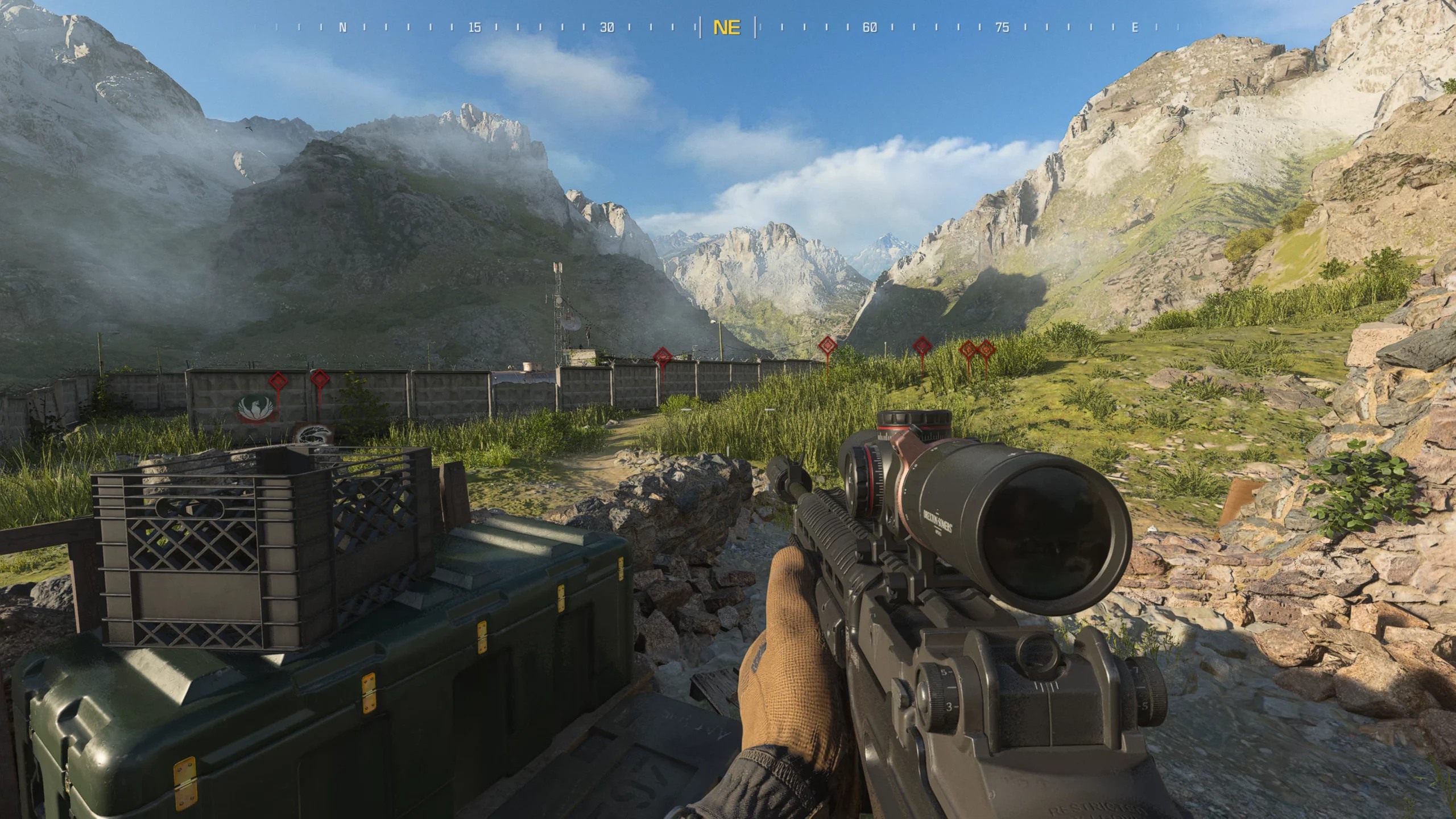Image resolution: width=1456 pixels, height=819 pixels.
Task: Click the 30 bearing label on the compass
Action: 607,26
